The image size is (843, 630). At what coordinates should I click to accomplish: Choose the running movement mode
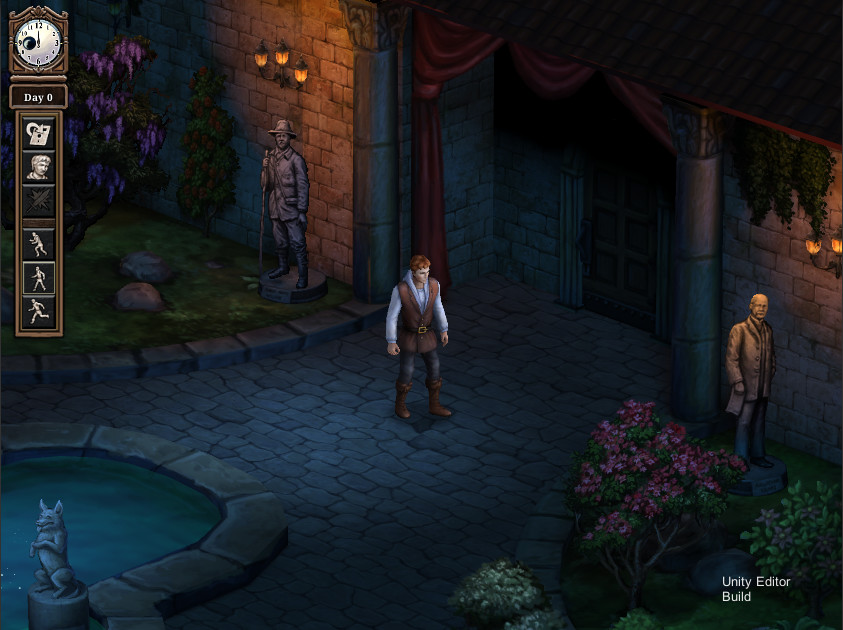[x=39, y=311]
